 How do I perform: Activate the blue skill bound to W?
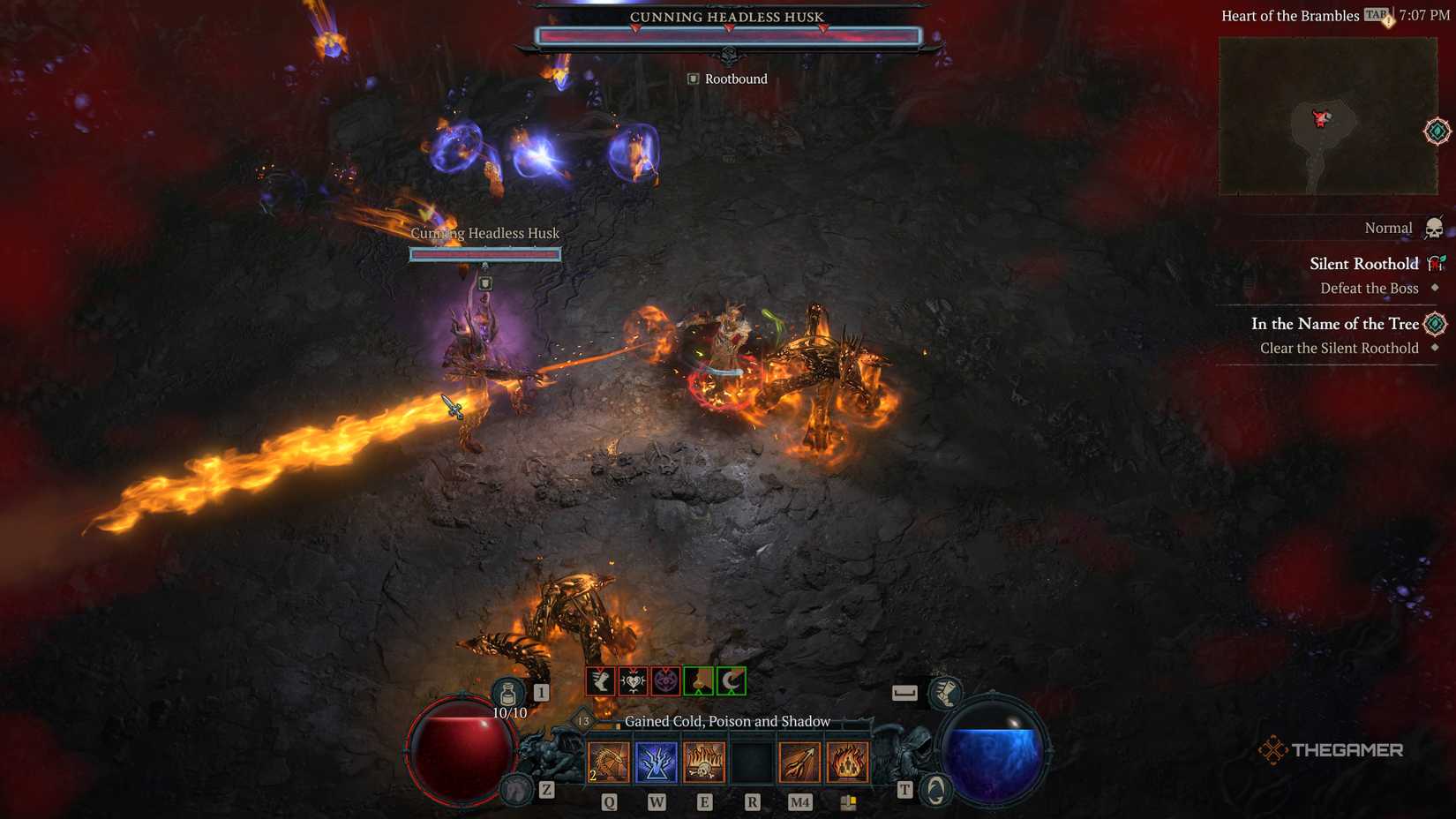pos(656,763)
